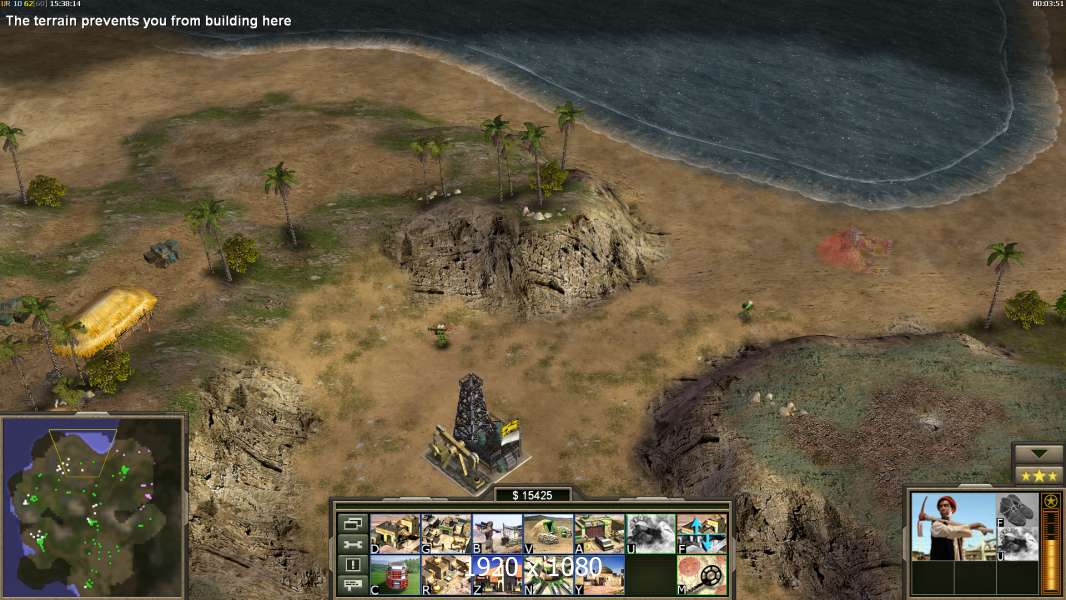
Task: Pick the build icon with hotkey Y
Action: coord(599,575)
